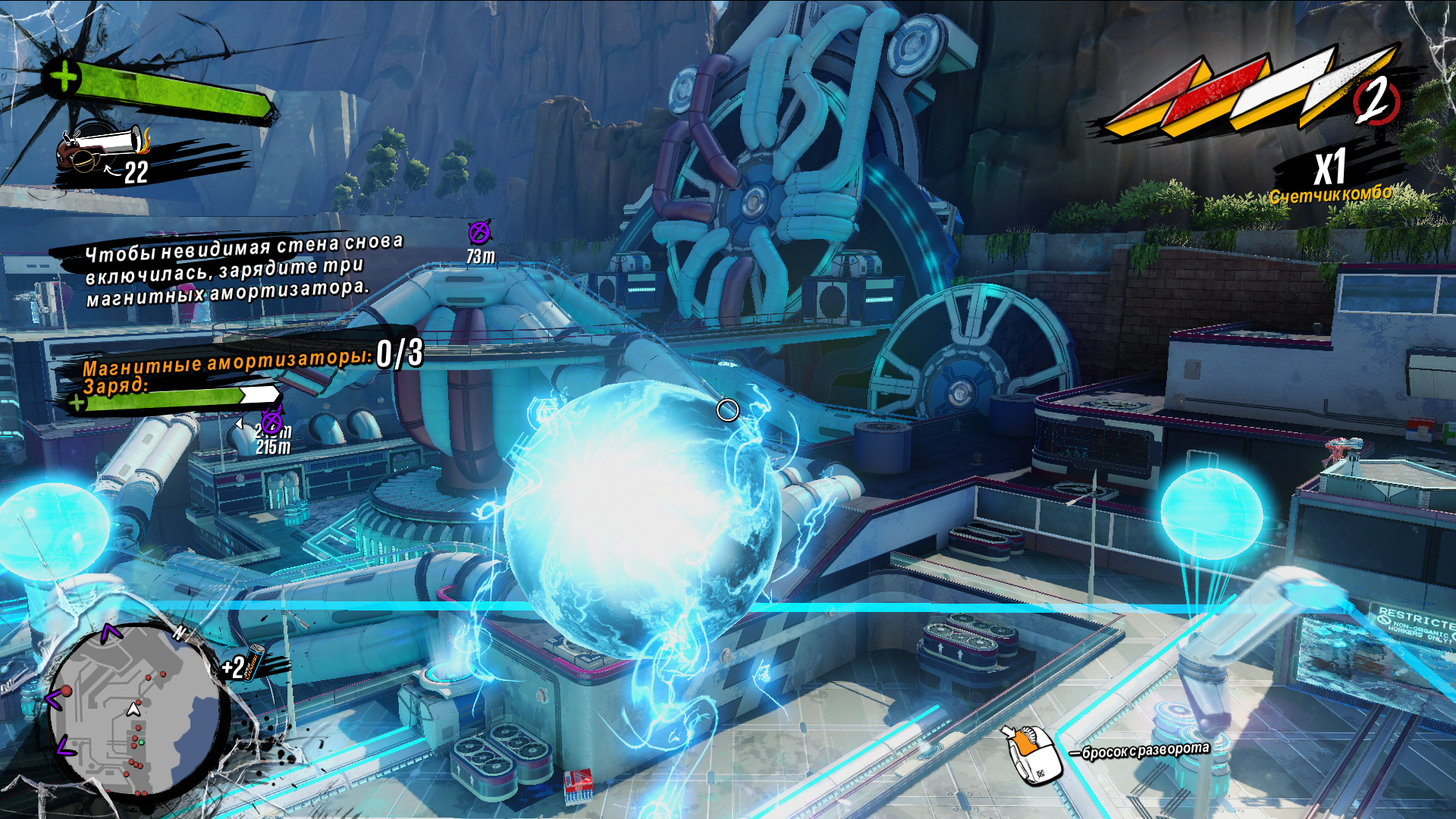Screen dimensions: 1456x819
Task: Click the Магнитные амортизаторы objective tracker
Action: (250, 359)
